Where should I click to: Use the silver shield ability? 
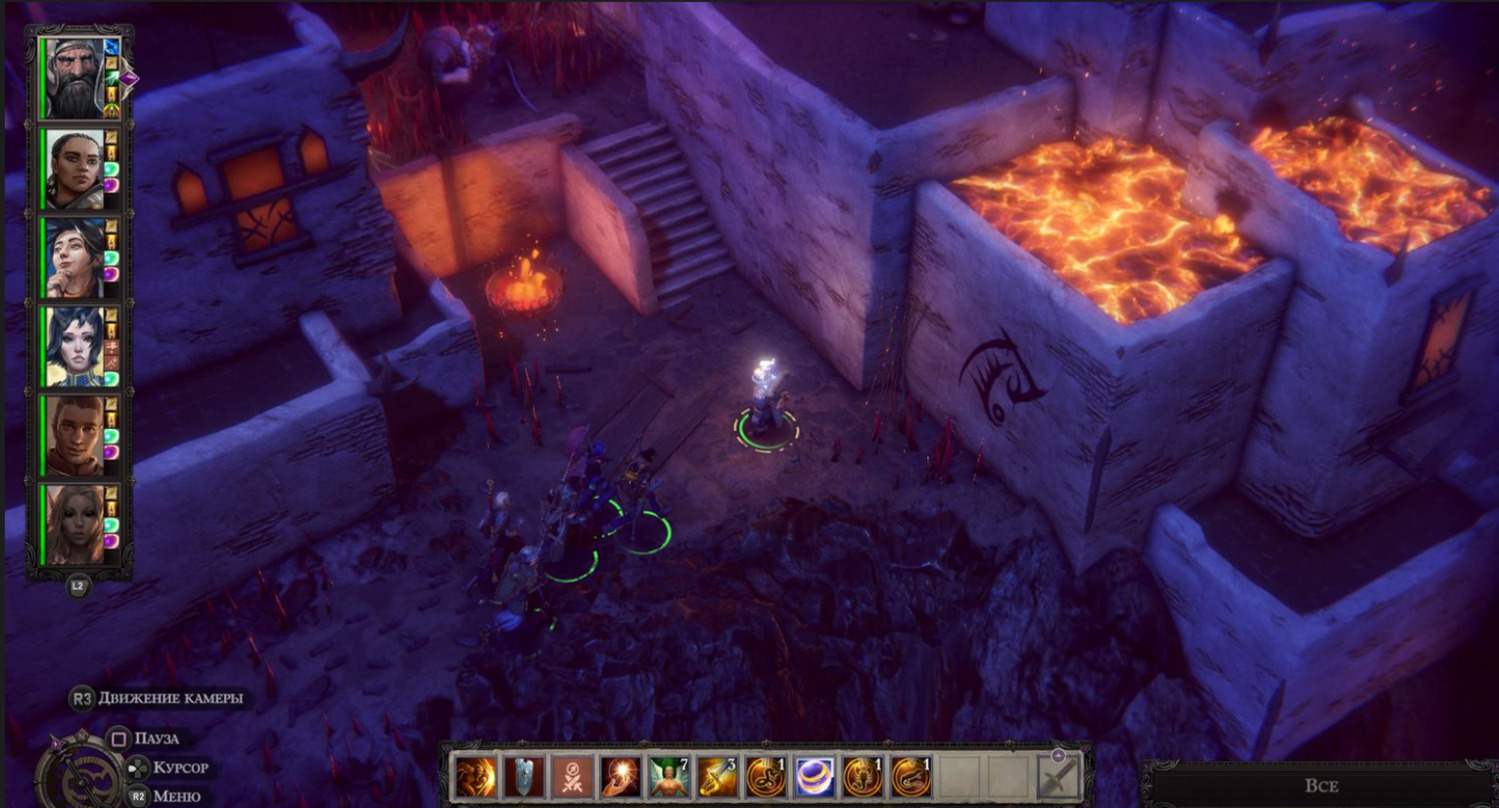click(x=524, y=776)
